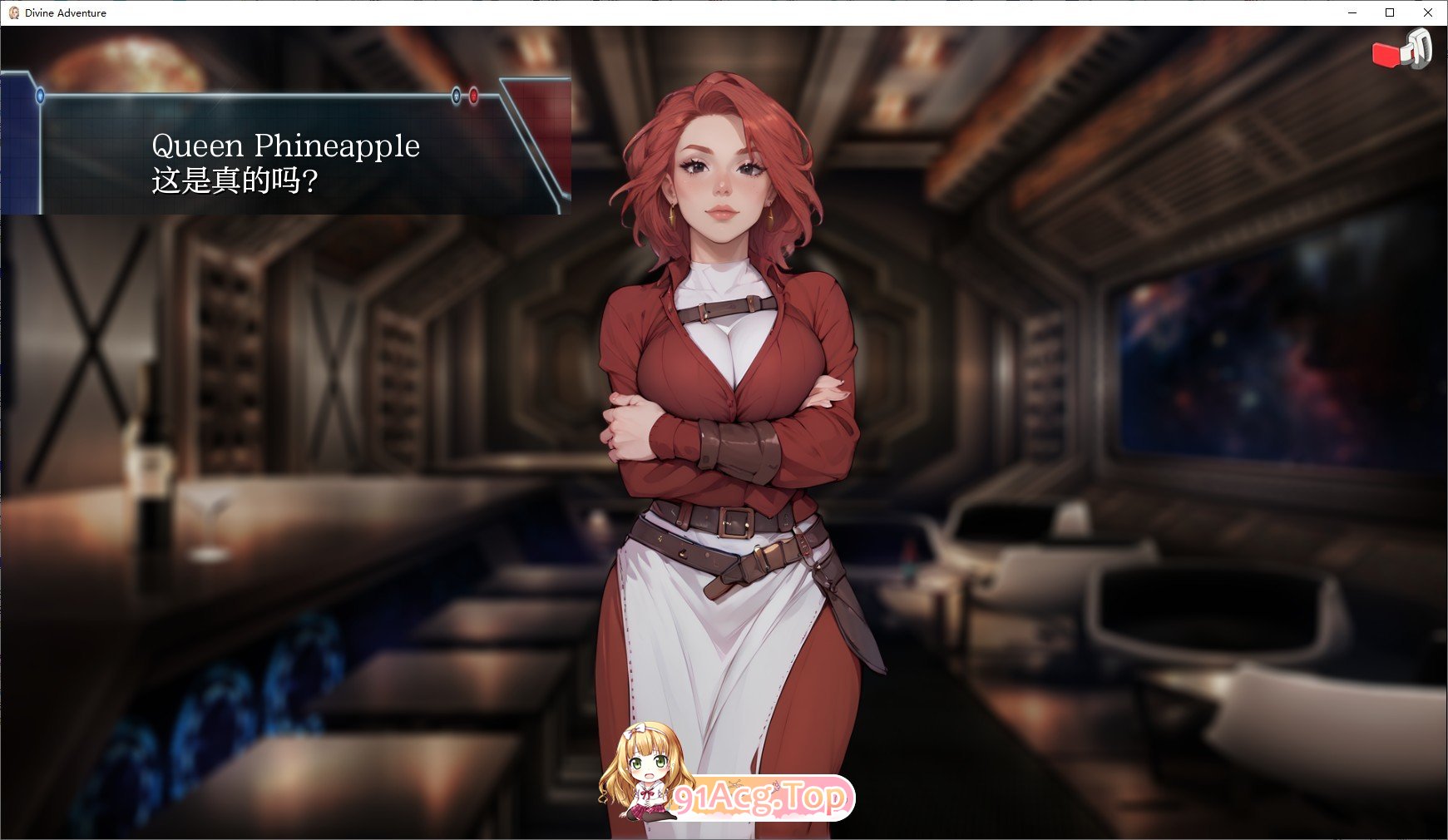Click the red circular indicator on the dialogue bar
This screenshot has width=1448, height=840.
(x=473, y=96)
